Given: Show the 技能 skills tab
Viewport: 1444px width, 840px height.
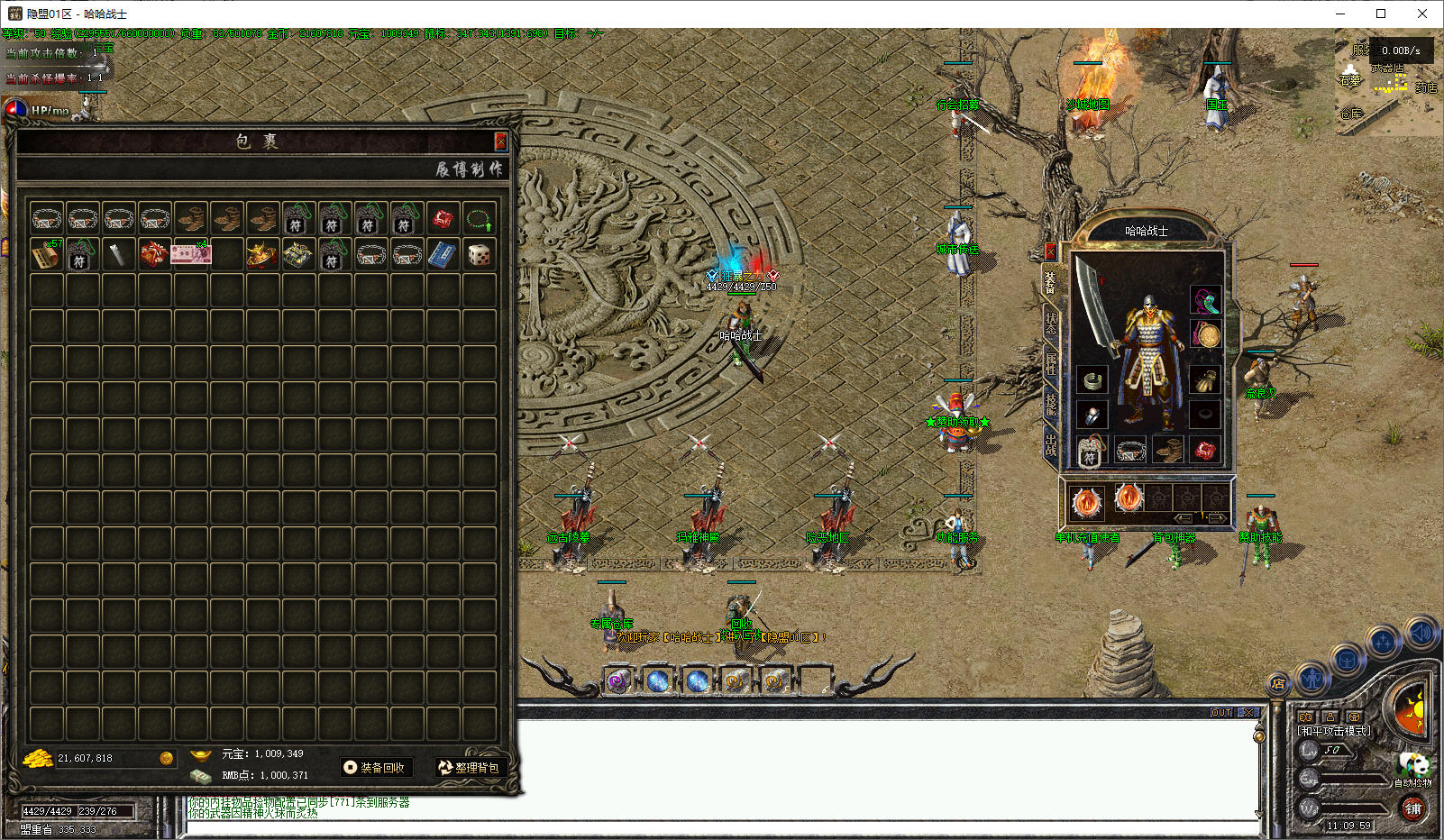Looking at the screenshot, I should [x=1051, y=404].
